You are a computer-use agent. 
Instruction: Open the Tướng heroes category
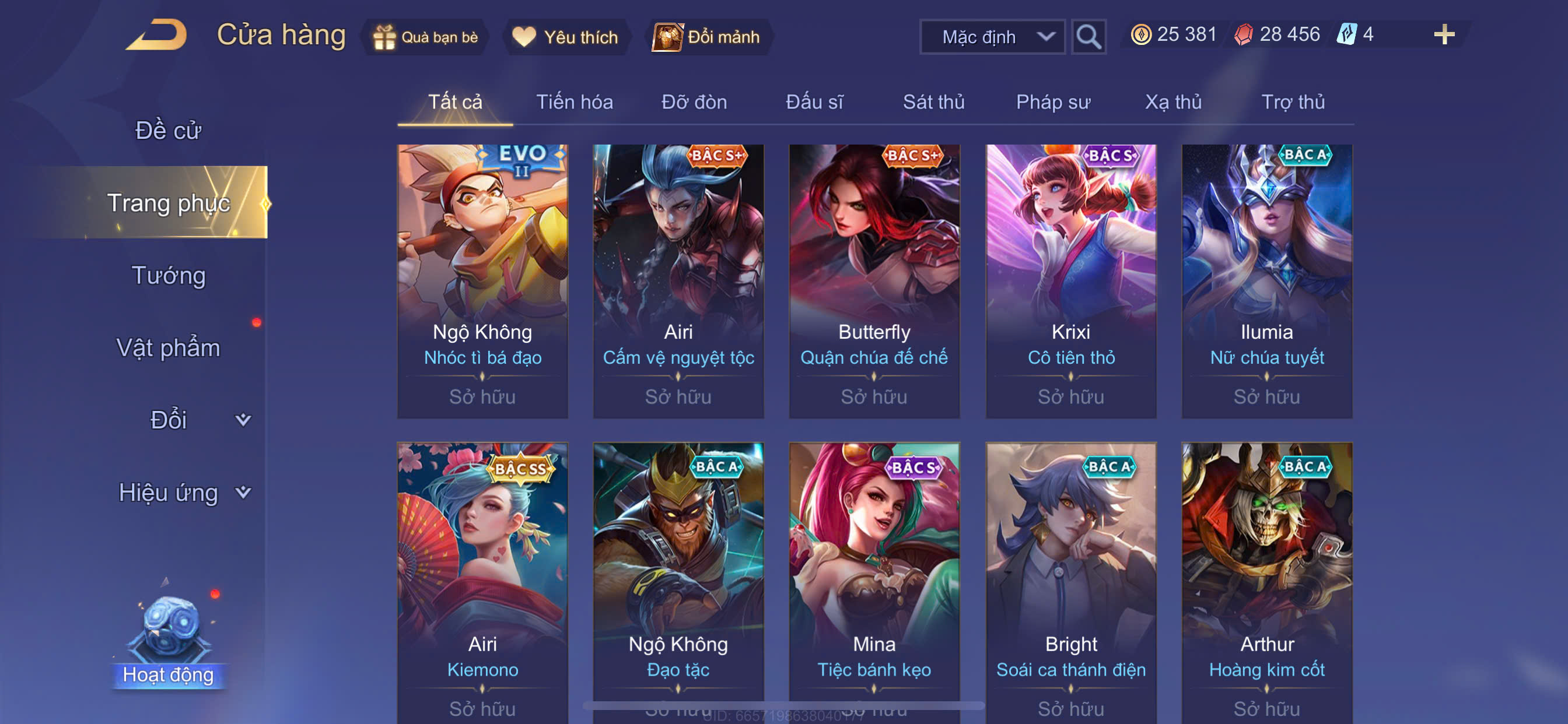click(x=168, y=275)
